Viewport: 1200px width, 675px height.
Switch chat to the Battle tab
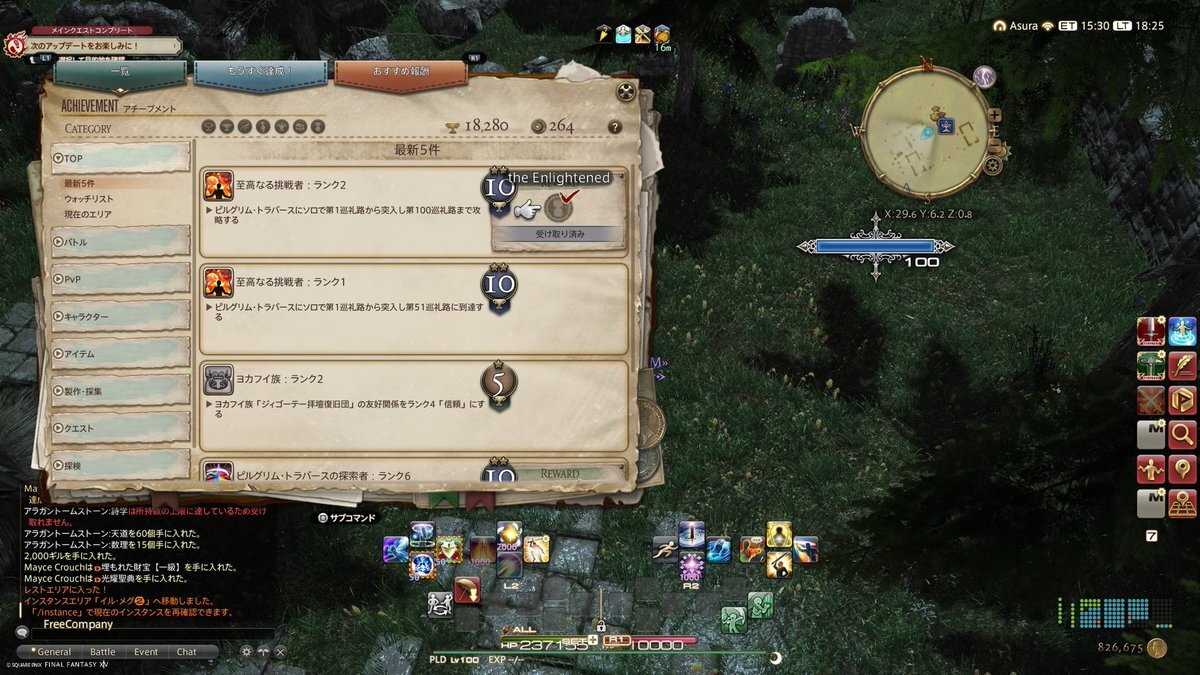coord(103,652)
